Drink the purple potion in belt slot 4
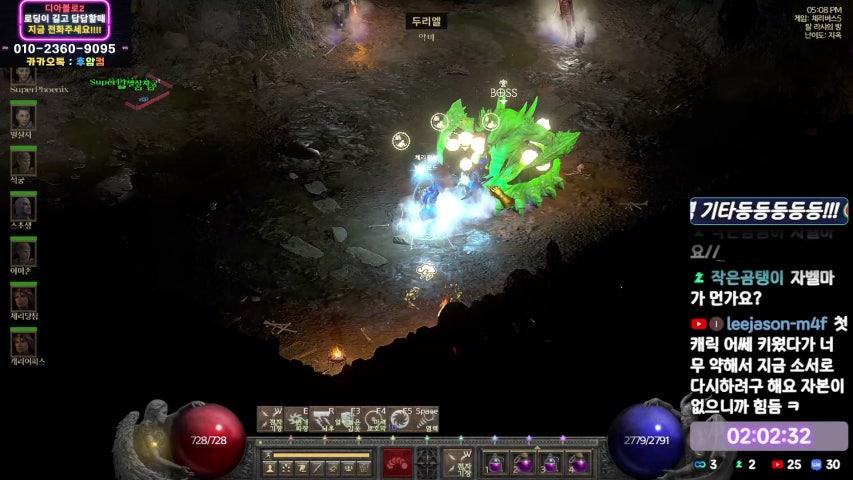This screenshot has height=480, width=853. tap(578, 463)
